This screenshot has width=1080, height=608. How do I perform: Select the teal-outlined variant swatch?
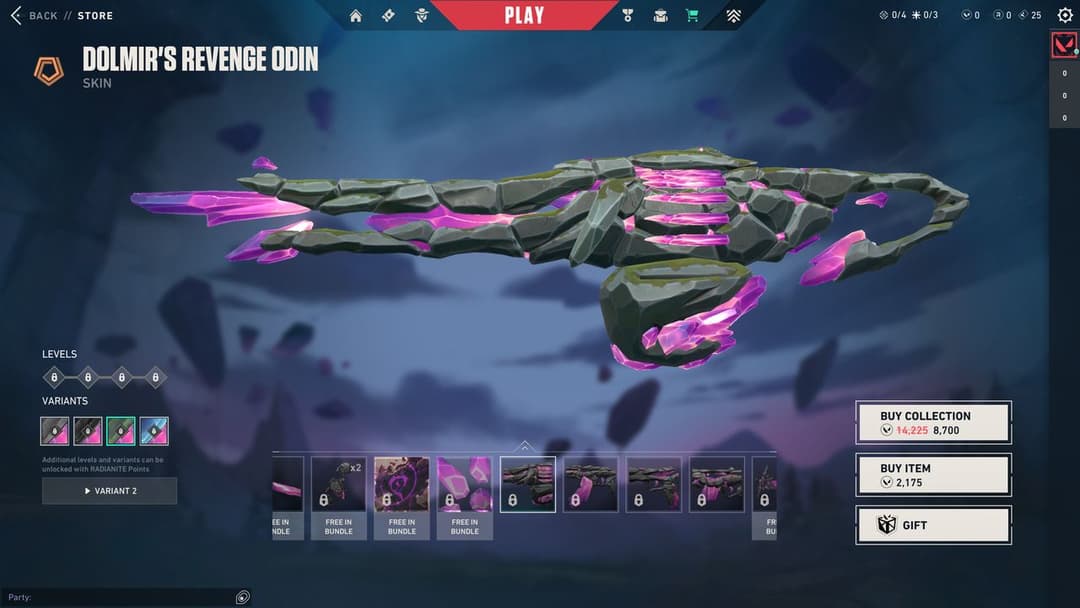[x=121, y=431]
